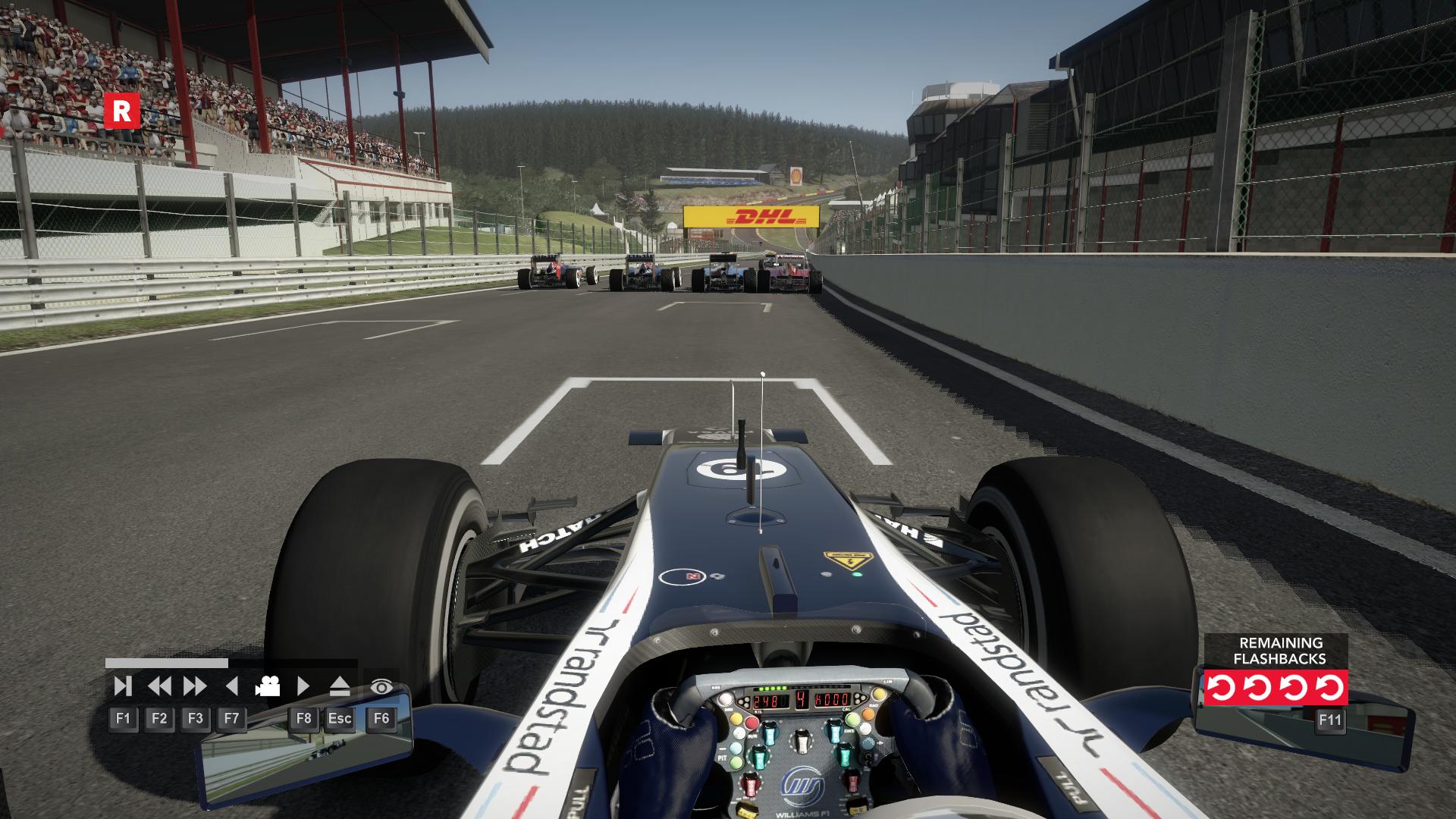Click the Remaining Flashbacks panel
Viewport: 1456px width, 819px height.
(1276, 670)
